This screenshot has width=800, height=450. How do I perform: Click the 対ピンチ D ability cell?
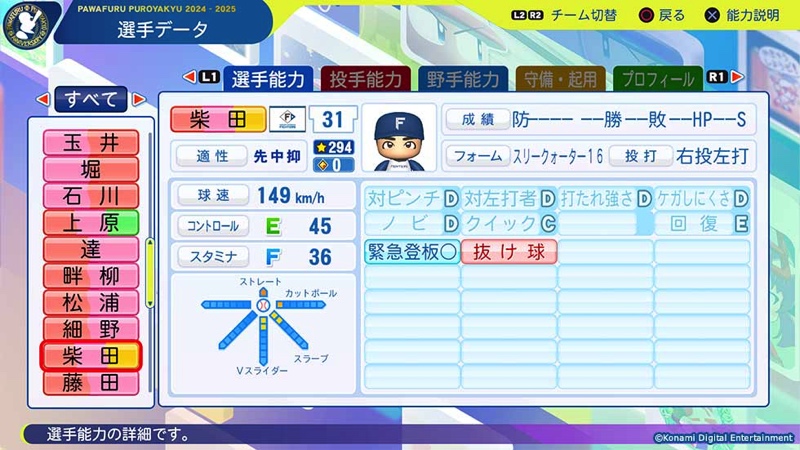click(x=411, y=196)
